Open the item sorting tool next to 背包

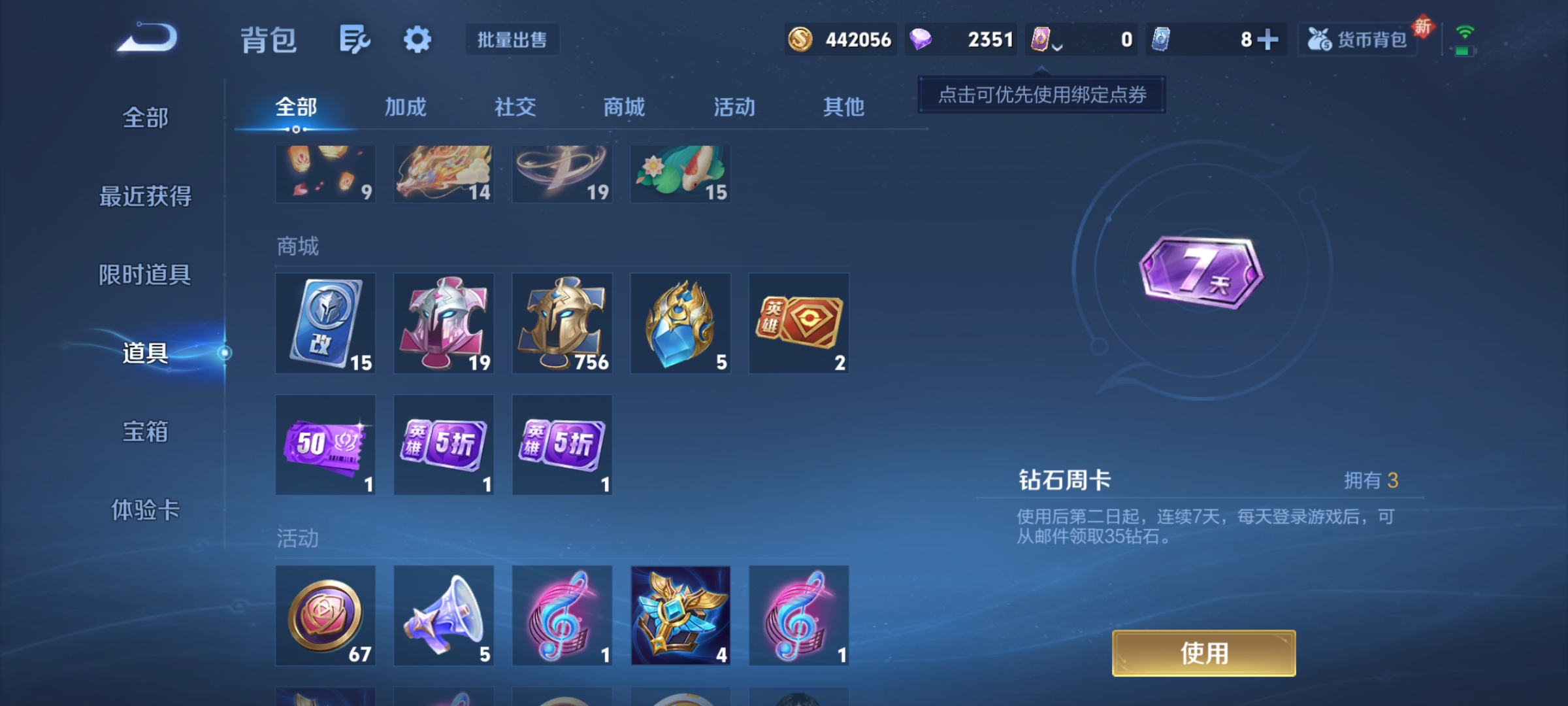click(x=353, y=39)
